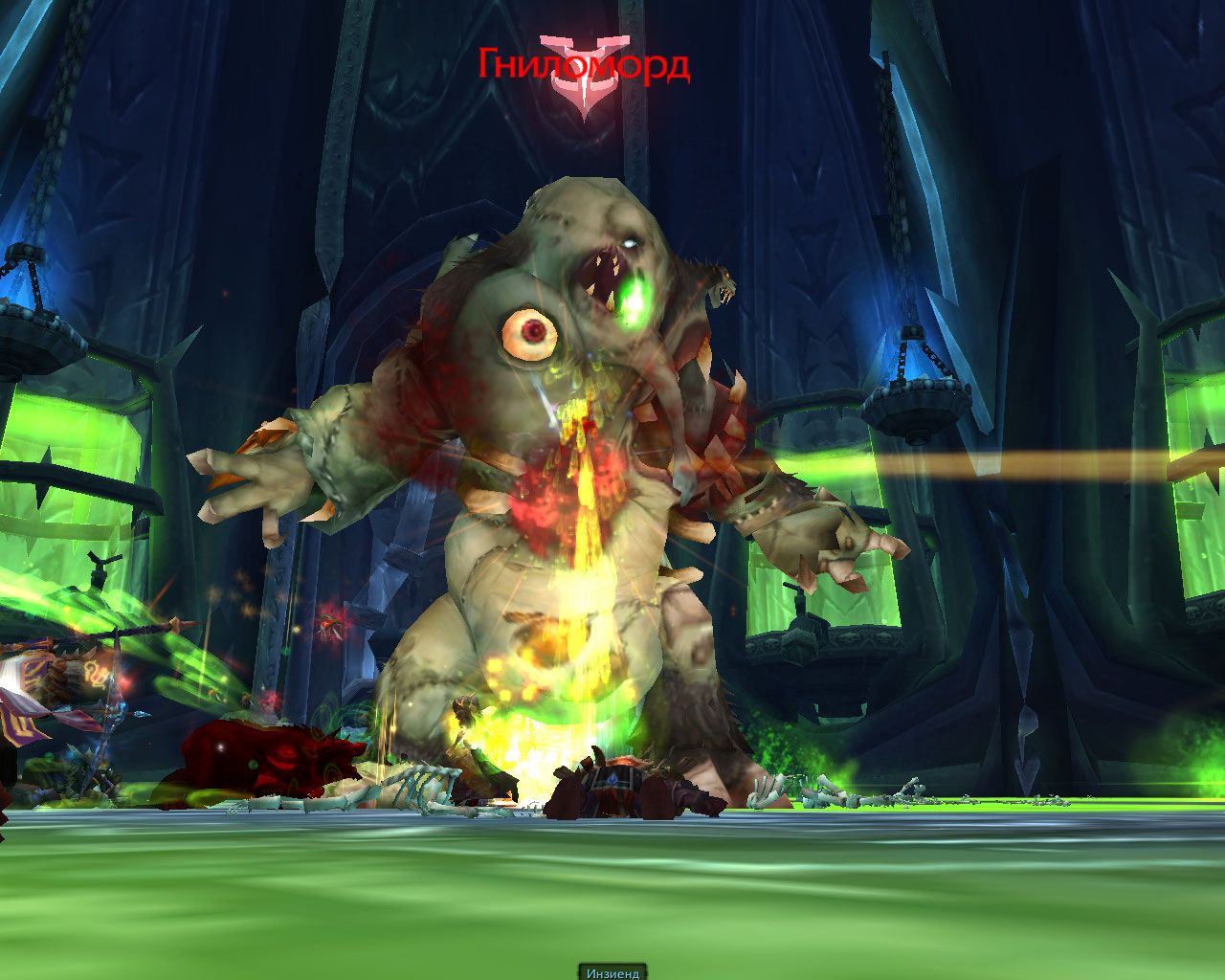This screenshot has height=980, width=1225.
Task: Target the boss by its Гниломорд name label
Action: tap(584, 65)
